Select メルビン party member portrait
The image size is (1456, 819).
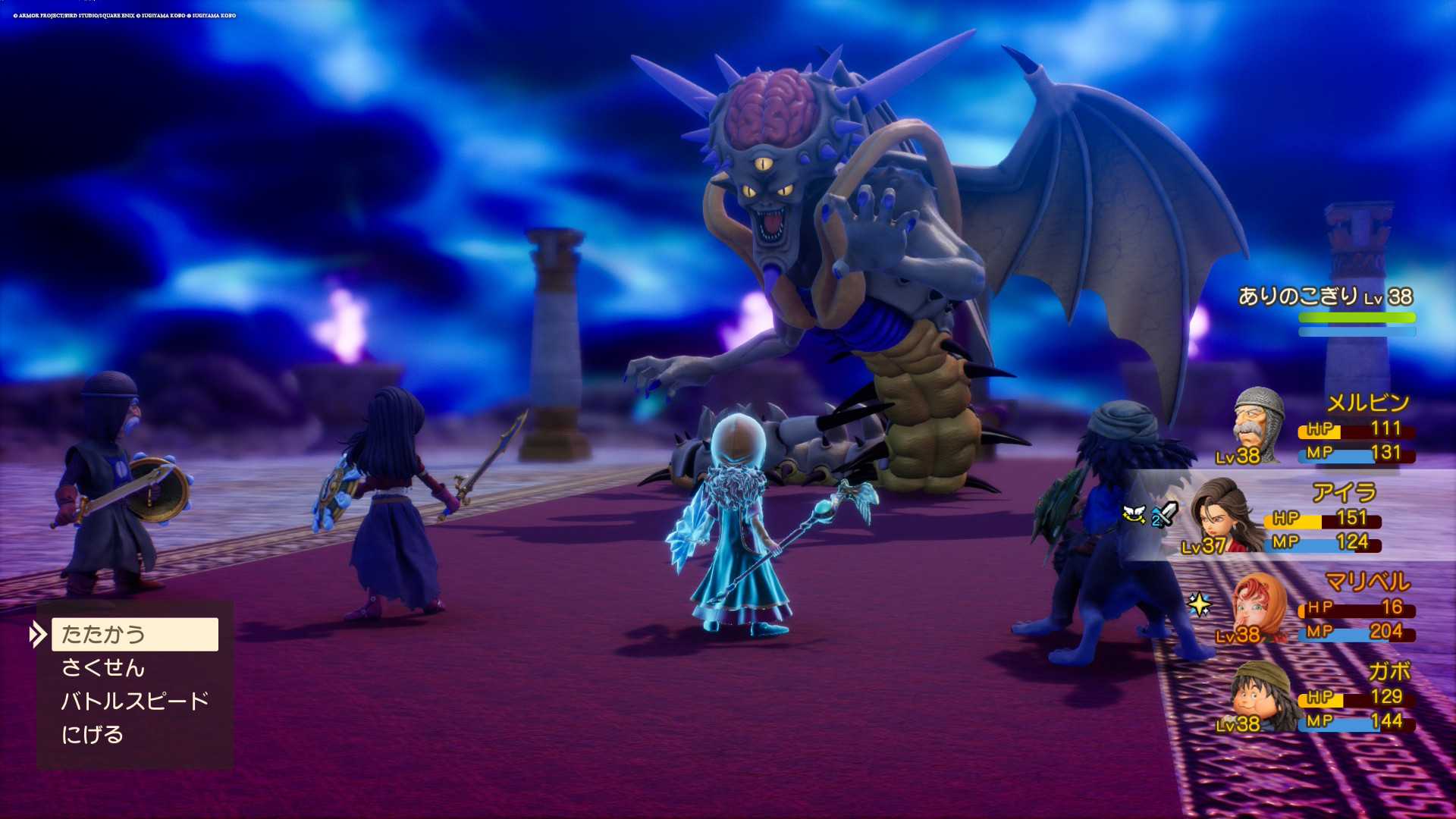1257,425
